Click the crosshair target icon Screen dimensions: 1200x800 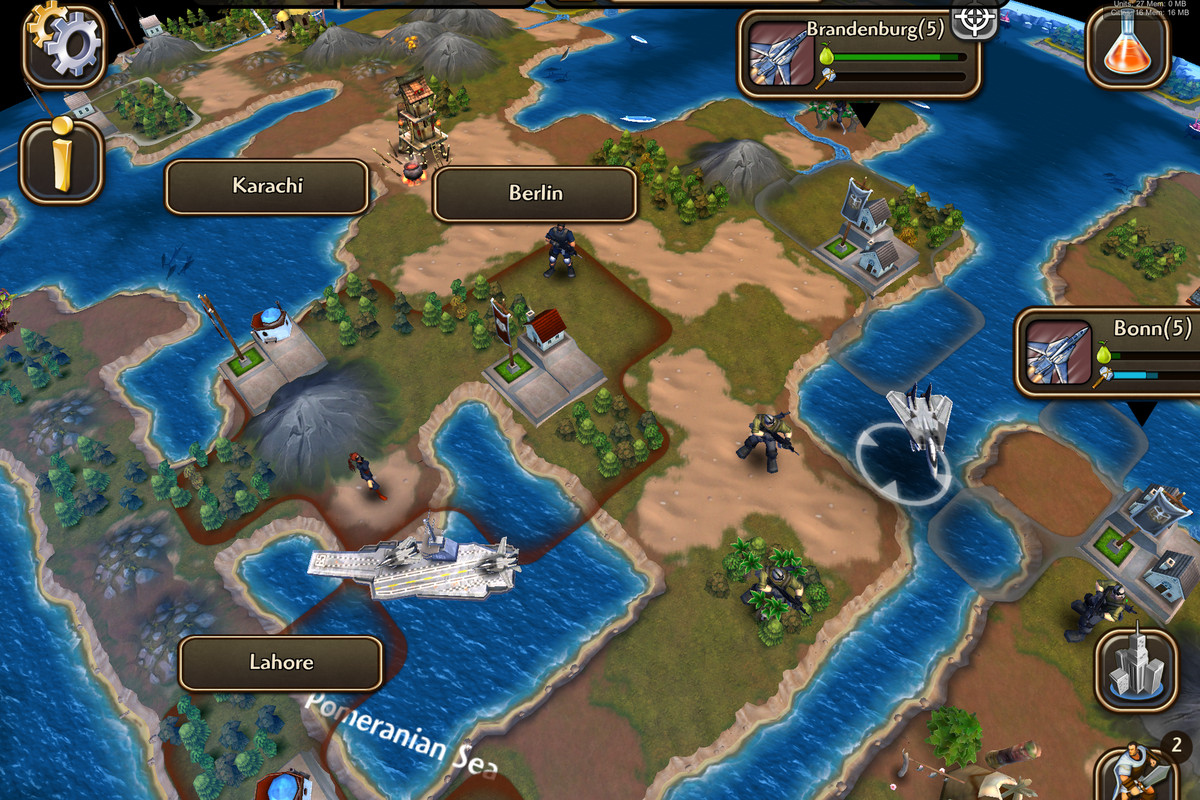tap(973, 18)
